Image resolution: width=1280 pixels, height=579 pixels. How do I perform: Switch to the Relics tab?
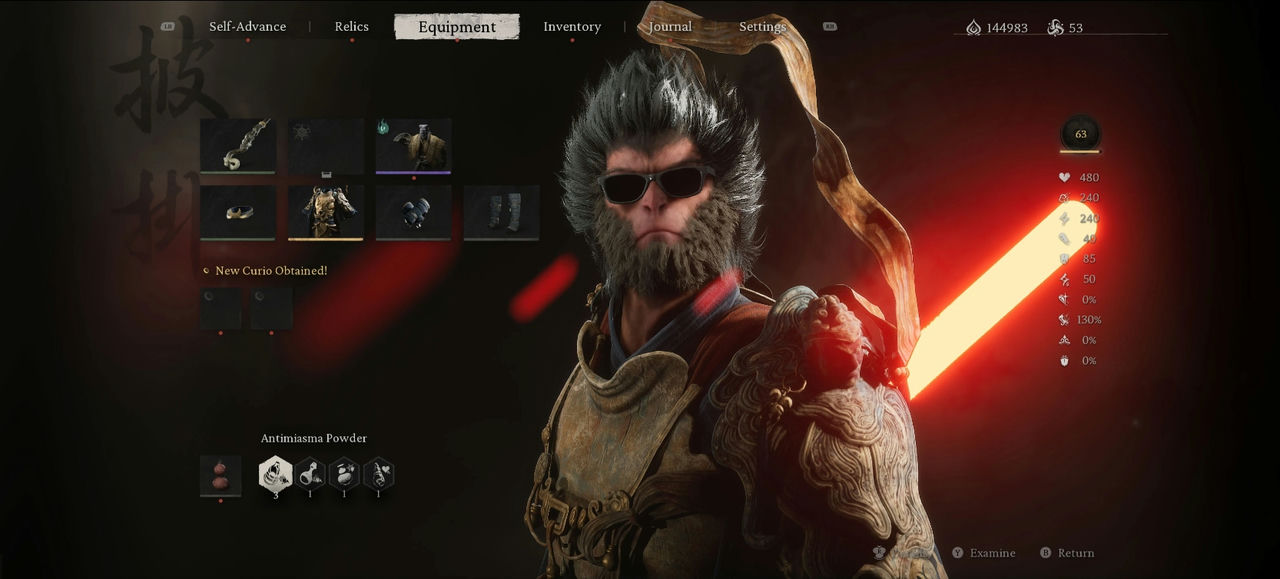point(351,27)
